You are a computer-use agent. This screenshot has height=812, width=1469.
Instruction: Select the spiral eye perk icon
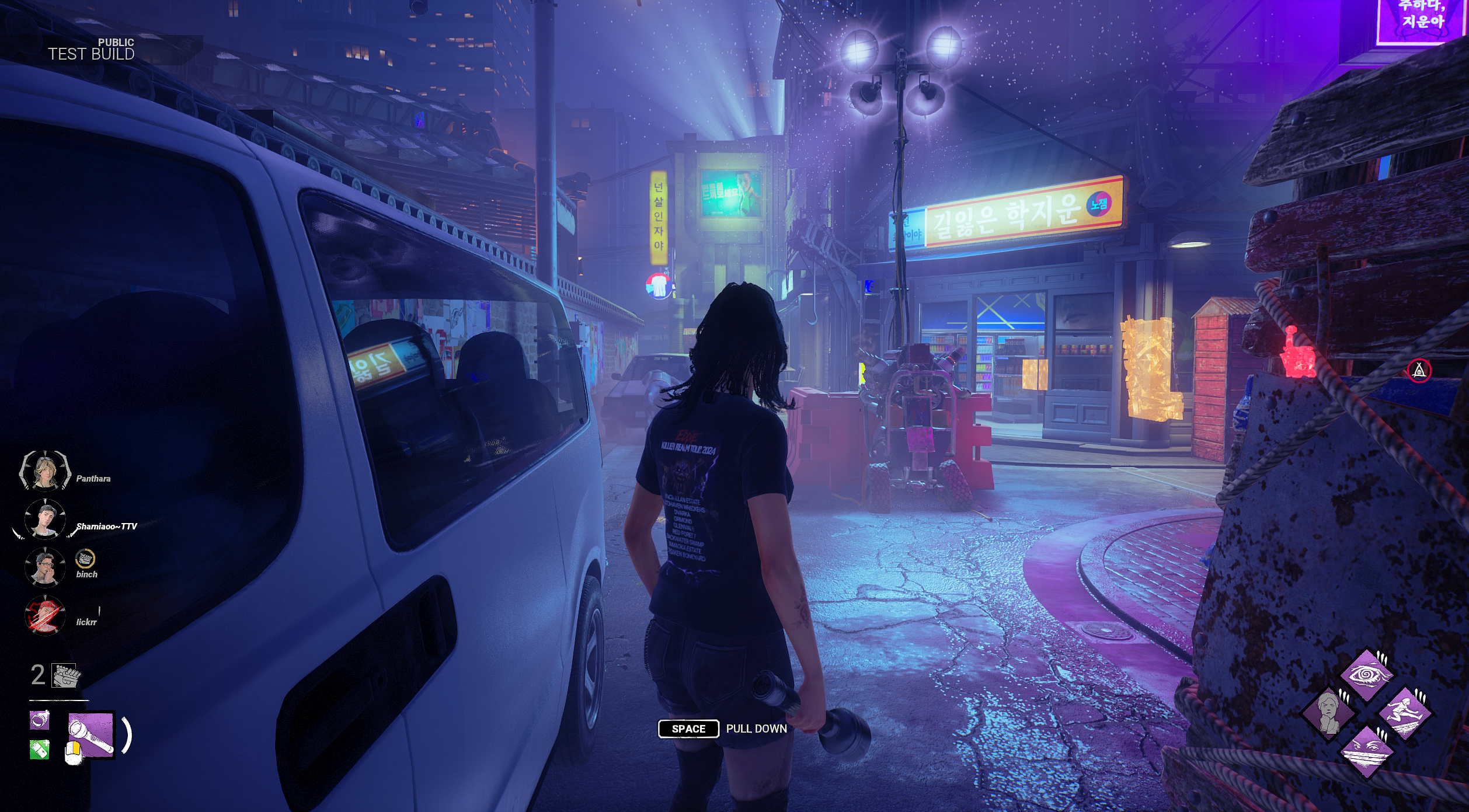click(x=1366, y=675)
